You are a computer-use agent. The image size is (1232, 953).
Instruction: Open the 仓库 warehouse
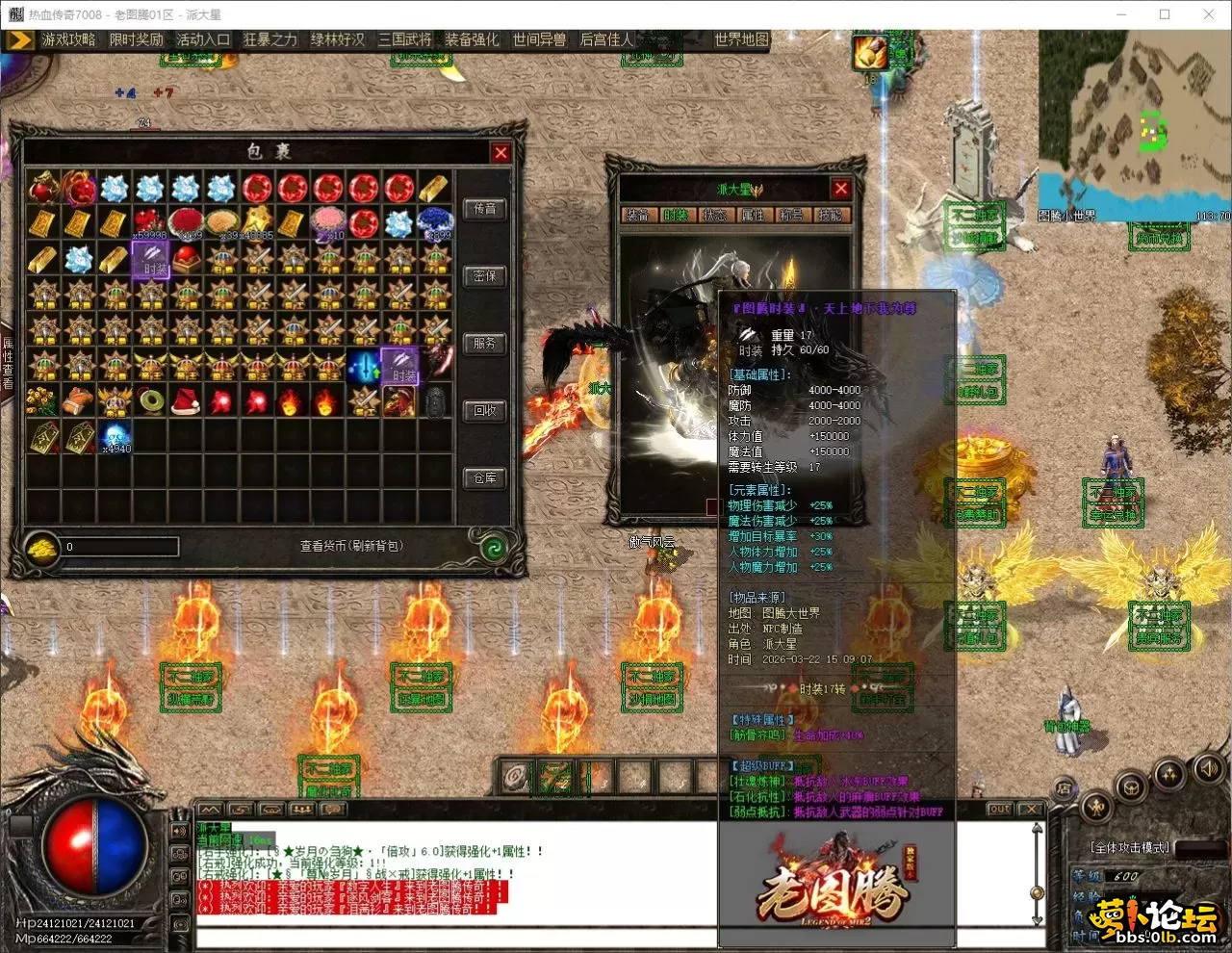[485, 478]
